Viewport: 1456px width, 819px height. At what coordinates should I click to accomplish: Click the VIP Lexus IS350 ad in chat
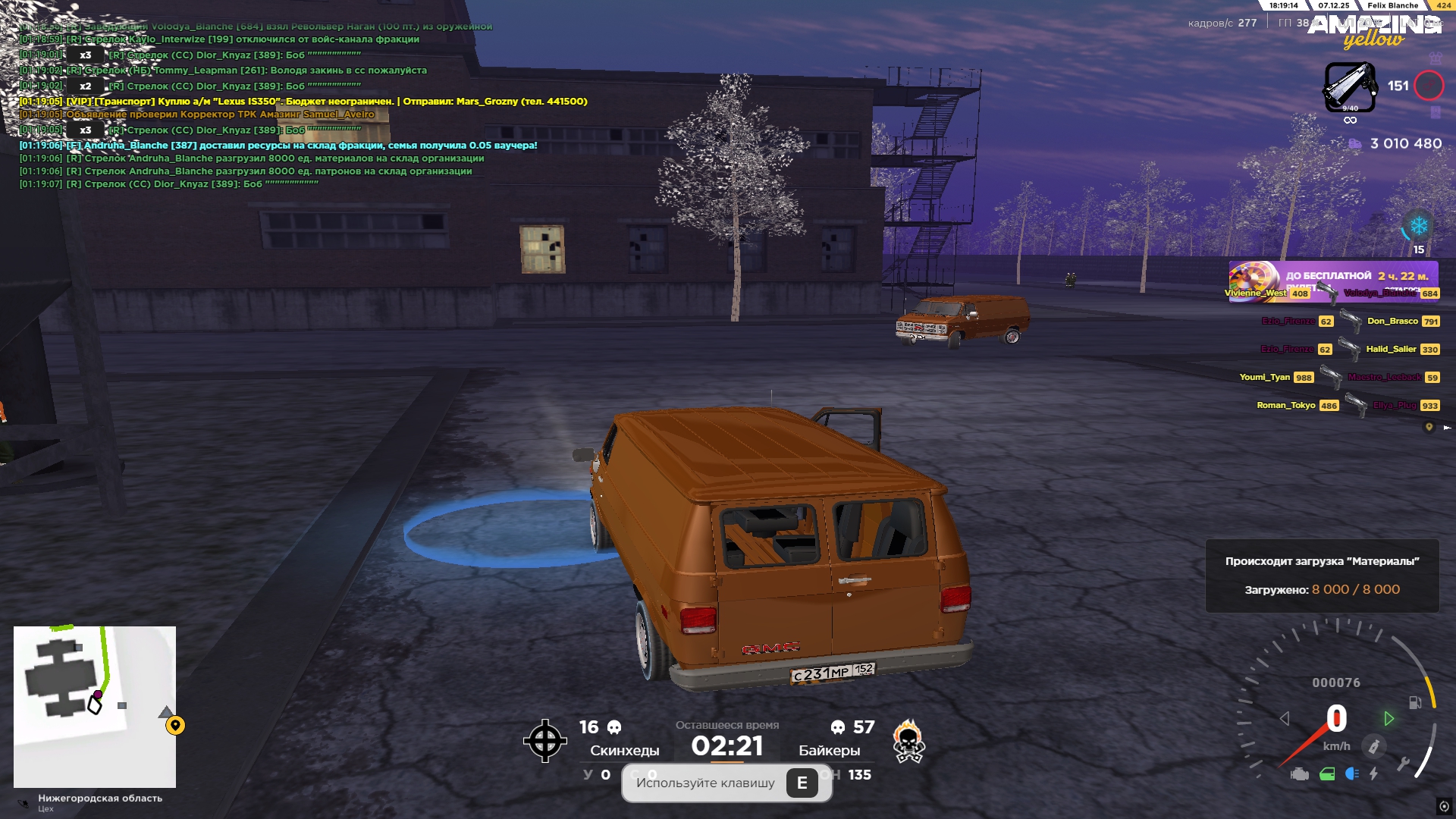[303, 101]
